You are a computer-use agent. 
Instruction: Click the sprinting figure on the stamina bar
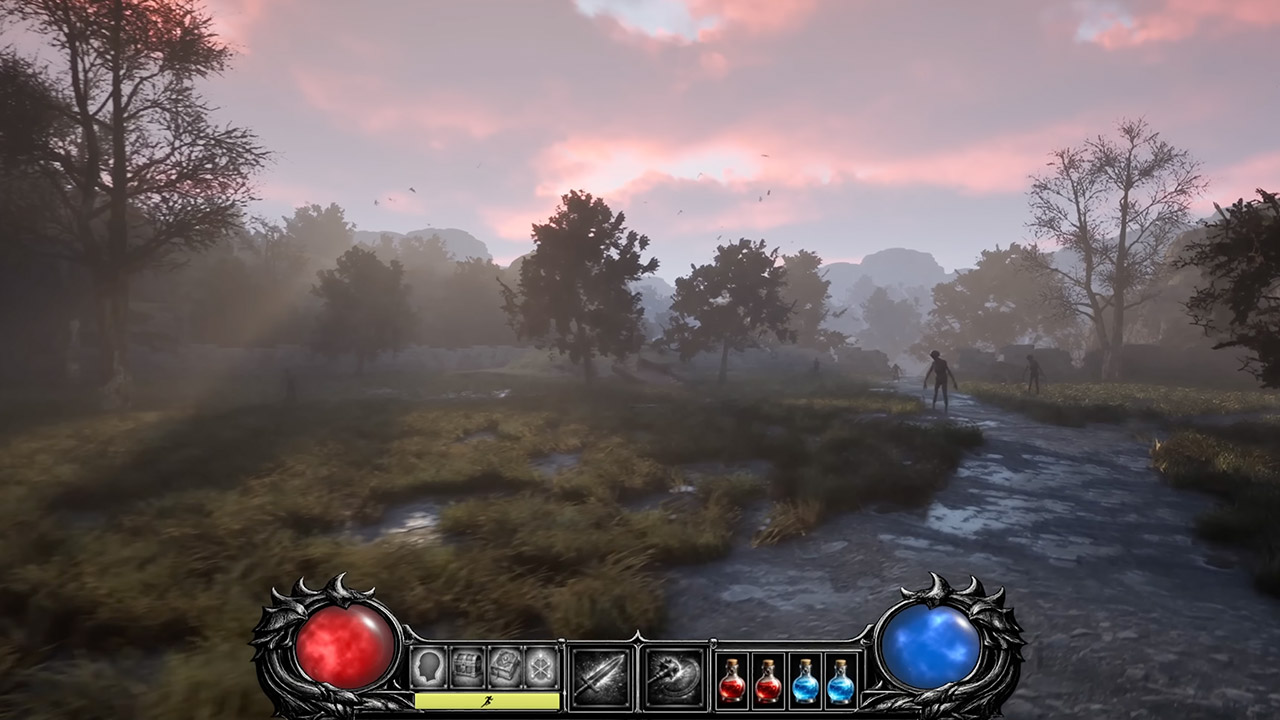tap(488, 702)
